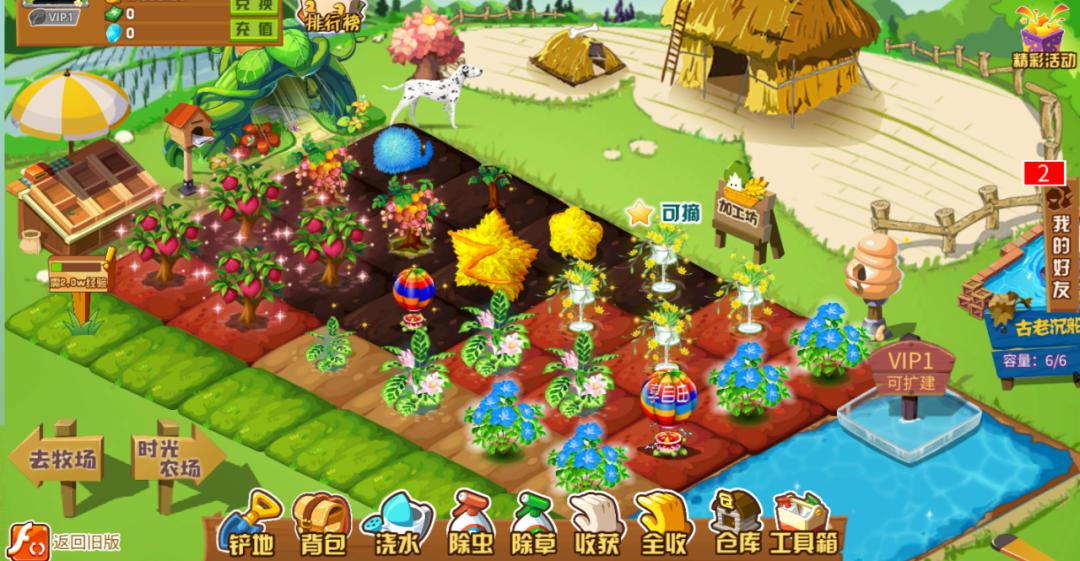Go to the ranch via 去牧场 sign
Image resolution: width=1080 pixels, height=561 pixels.
(x=62, y=461)
